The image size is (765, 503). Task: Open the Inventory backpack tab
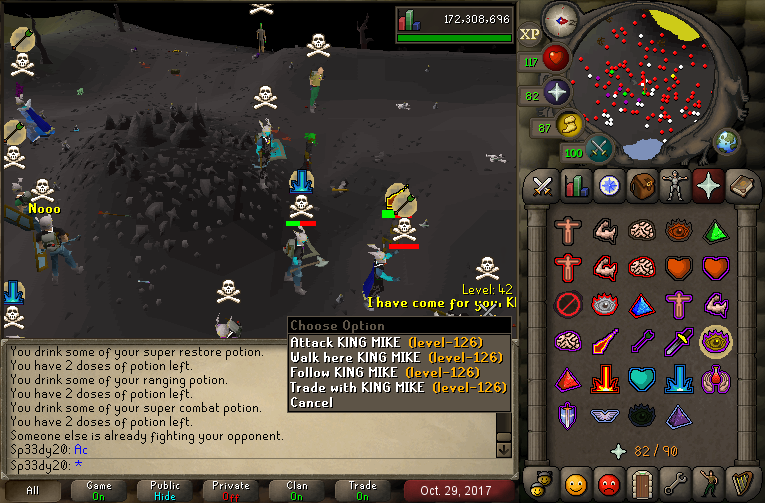(x=642, y=186)
